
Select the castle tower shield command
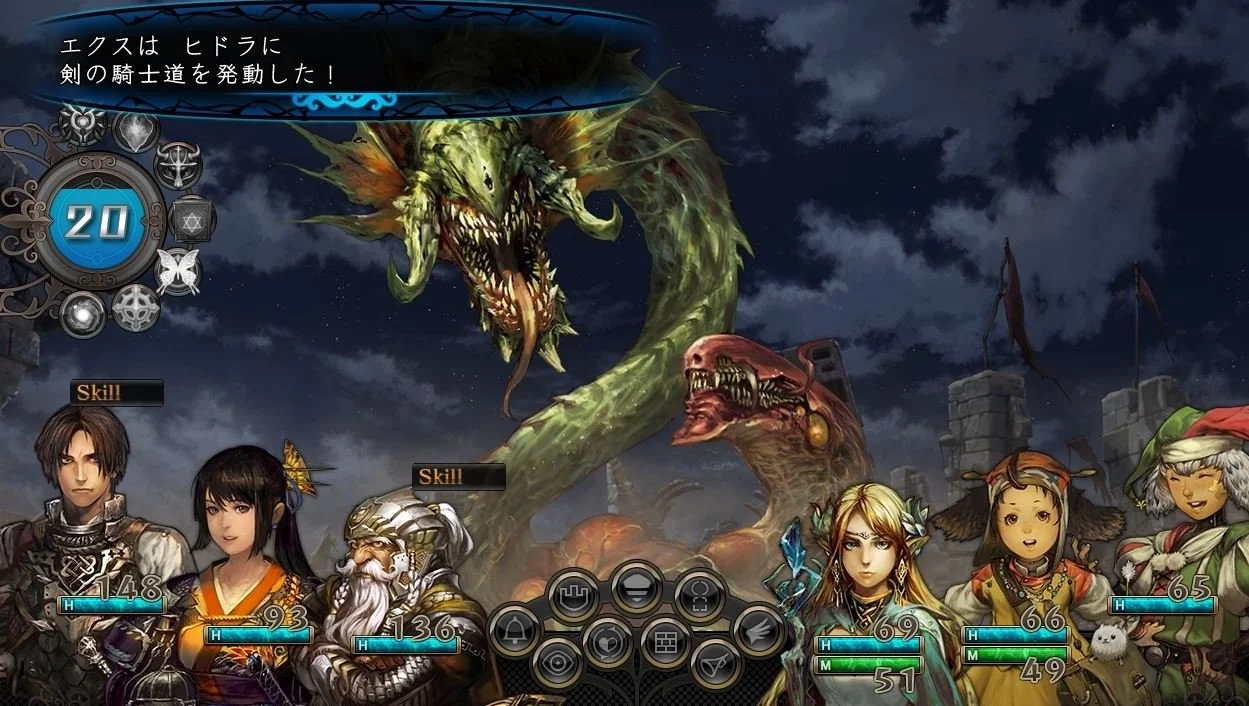point(575,596)
